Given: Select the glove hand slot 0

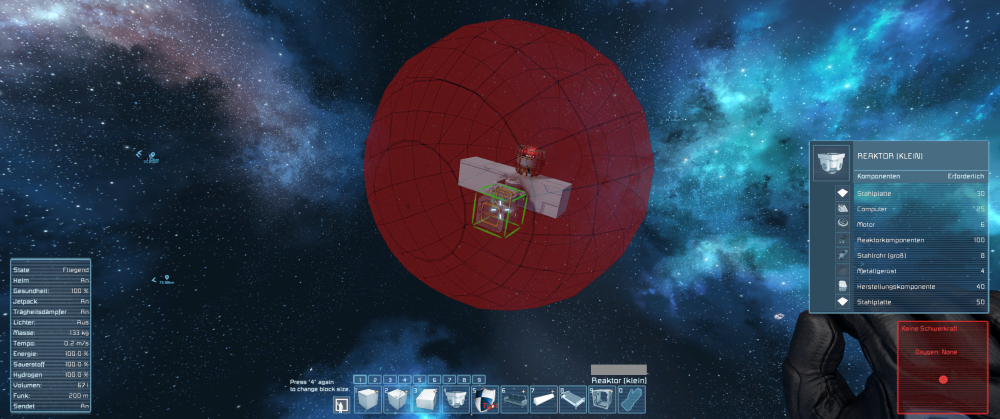Looking at the screenshot, I should tap(629, 401).
